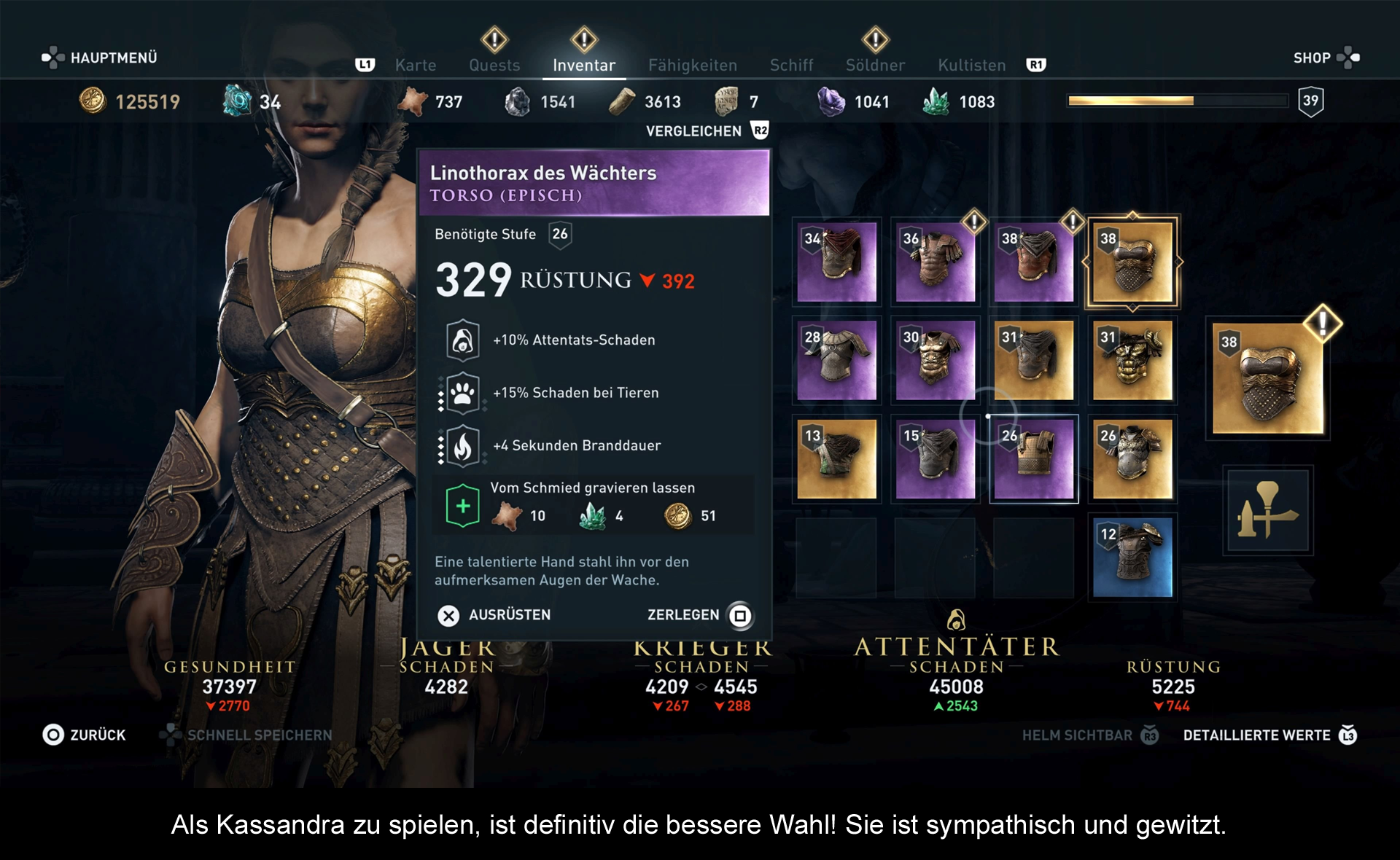
Task: Equip the armor with Ausrüsten
Action: pyautogui.click(x=494, y=615)
